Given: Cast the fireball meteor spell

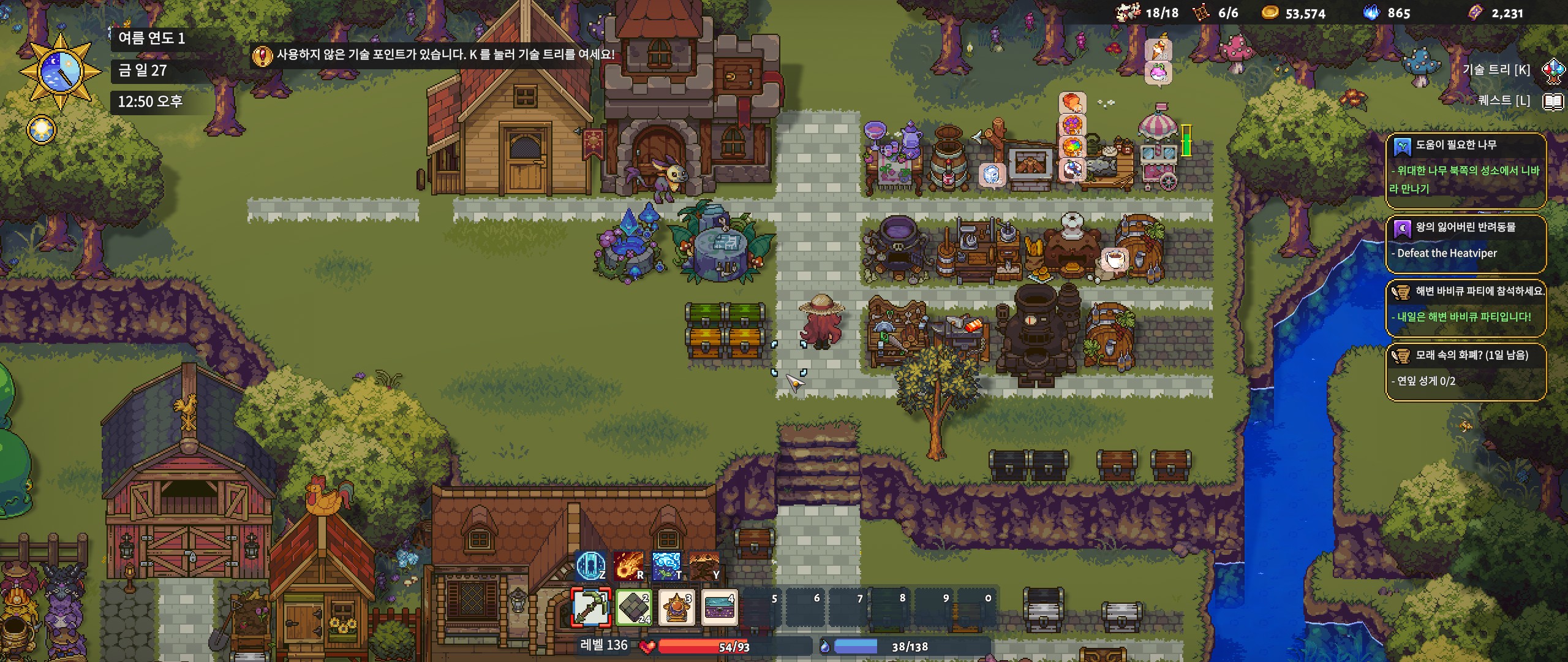Looking at the screenshot, I should click(628, 565).
